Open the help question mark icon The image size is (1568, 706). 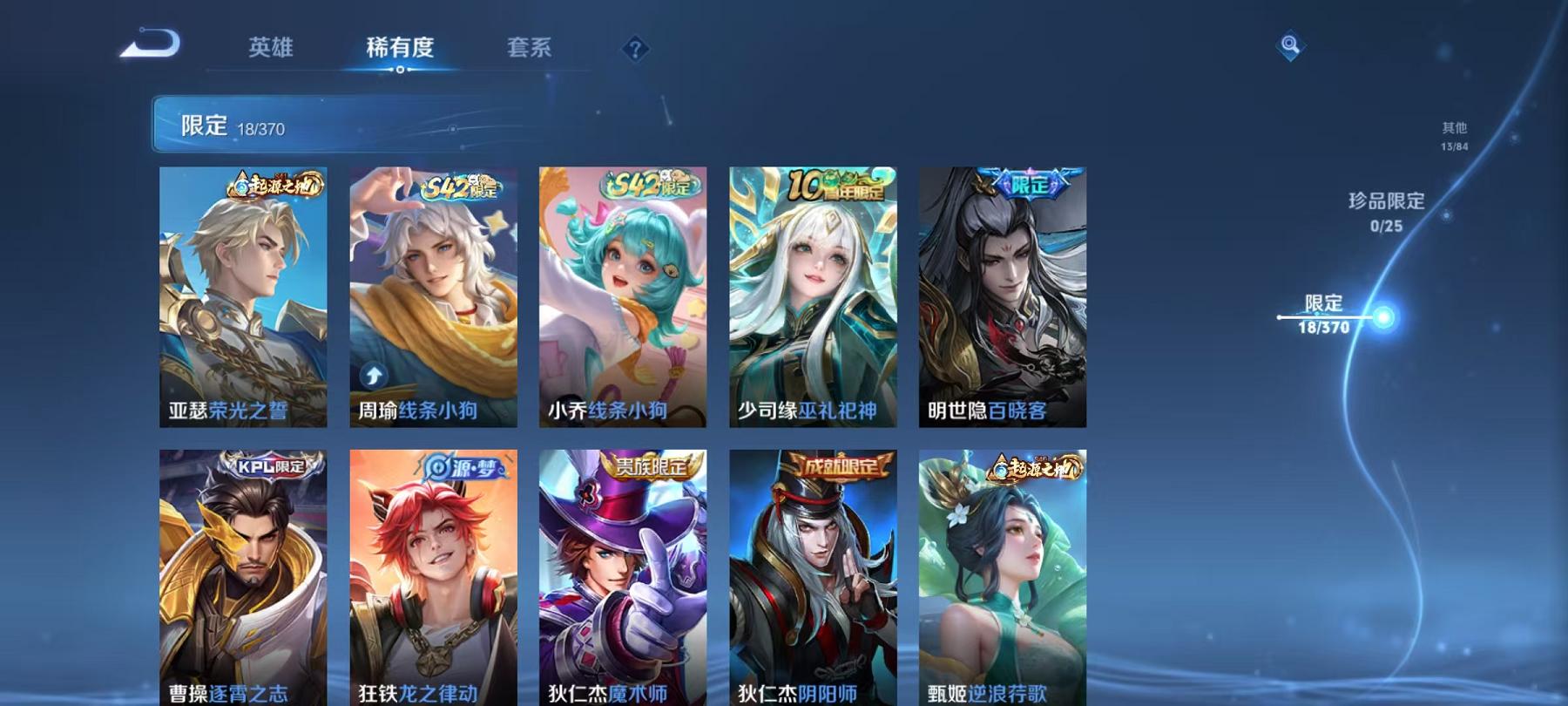tap(636, 50)
